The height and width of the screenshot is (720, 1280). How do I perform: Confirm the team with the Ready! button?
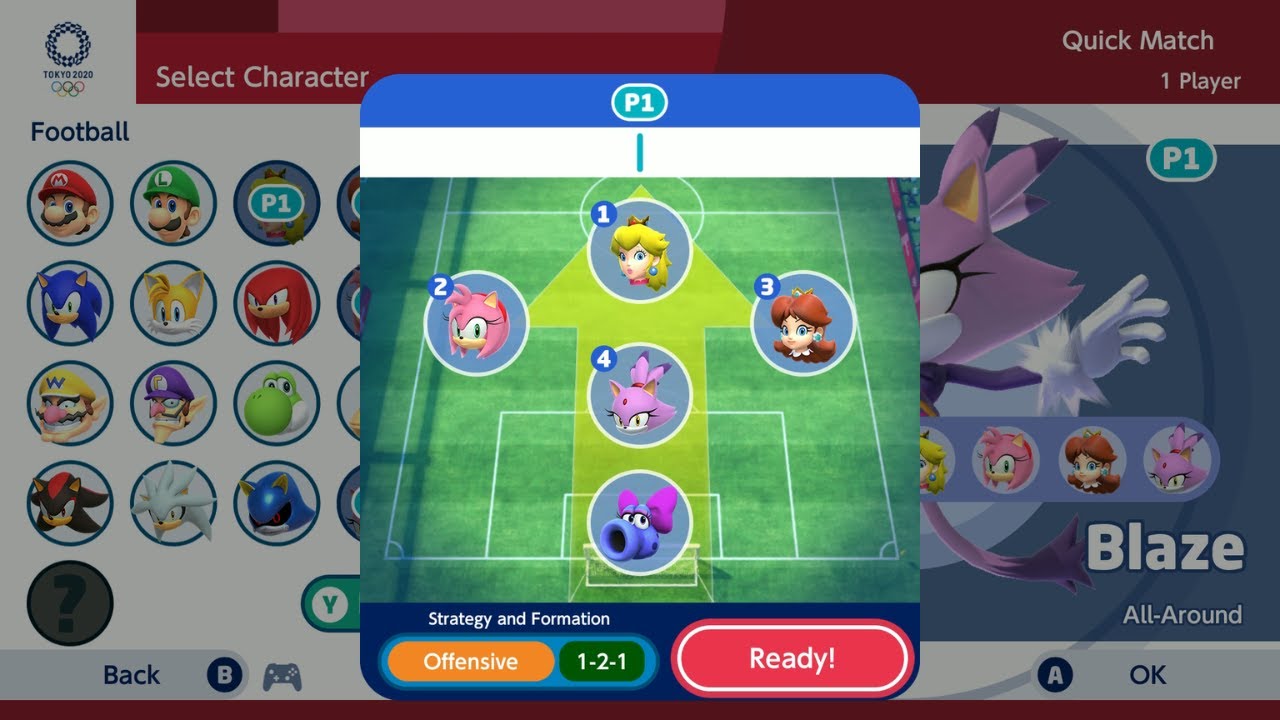click(x=792, y=659)
